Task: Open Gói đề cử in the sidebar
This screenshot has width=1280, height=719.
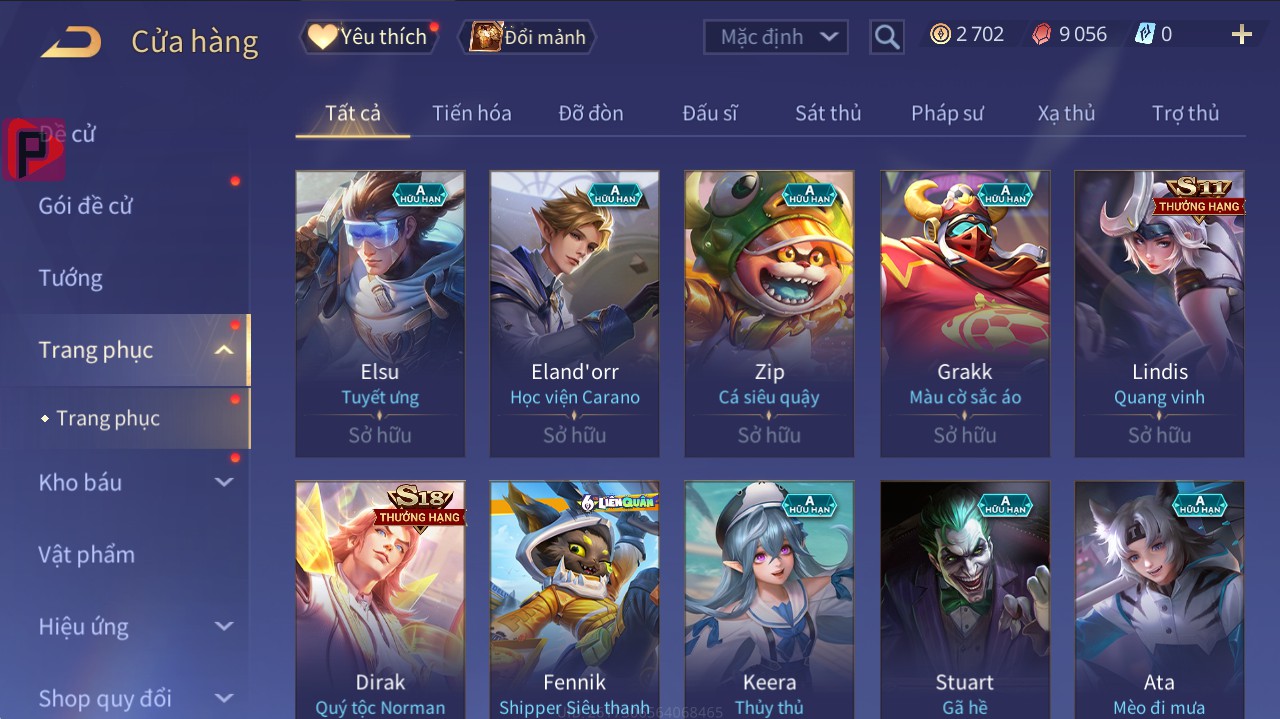Action: 86,206
